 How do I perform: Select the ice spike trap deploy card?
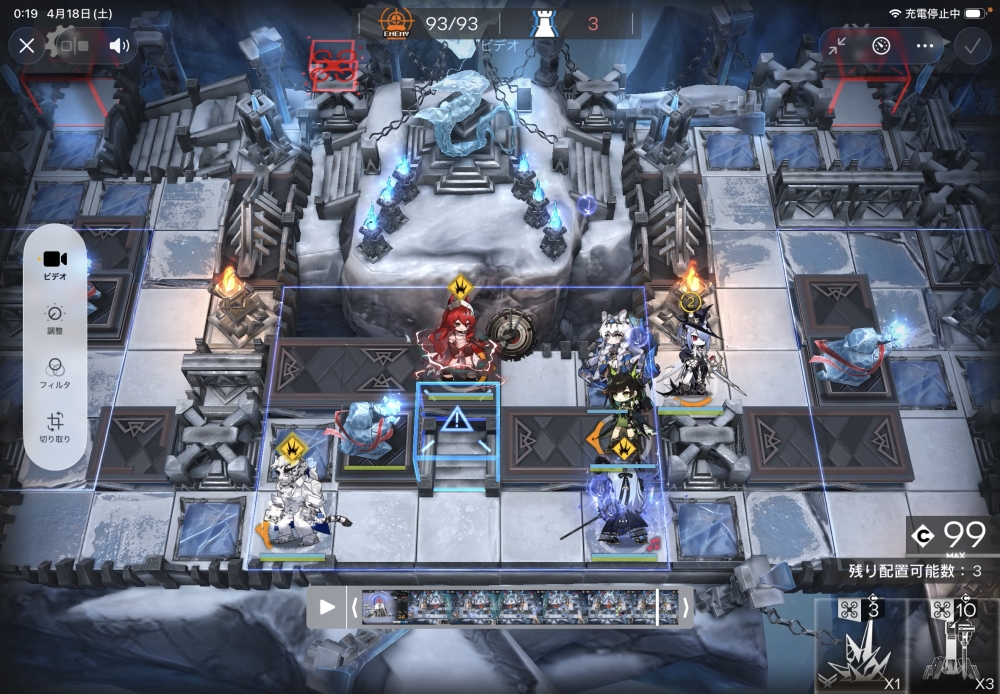[860, 647]
